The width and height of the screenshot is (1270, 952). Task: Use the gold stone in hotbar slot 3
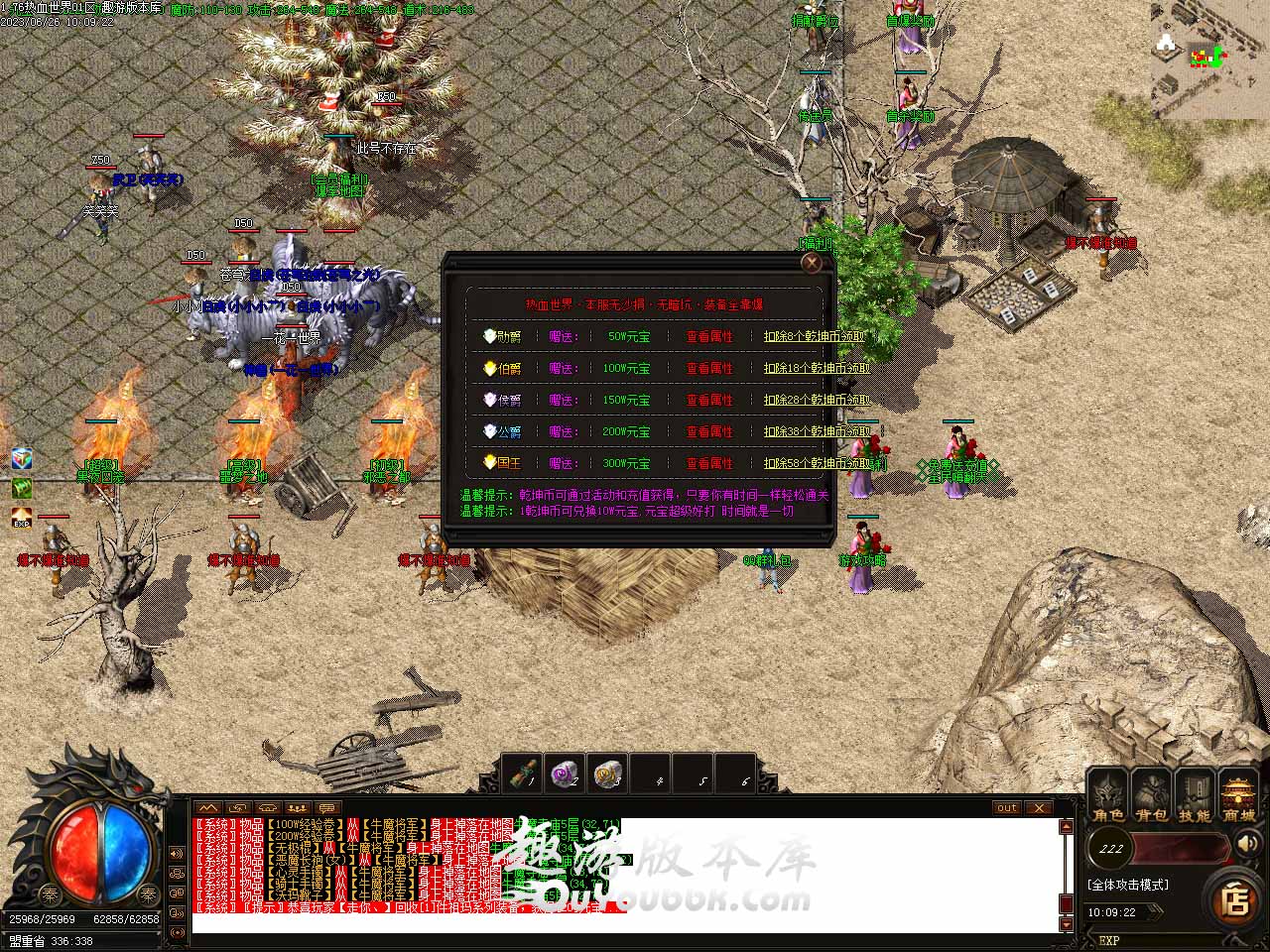click(x=608, y=773)
